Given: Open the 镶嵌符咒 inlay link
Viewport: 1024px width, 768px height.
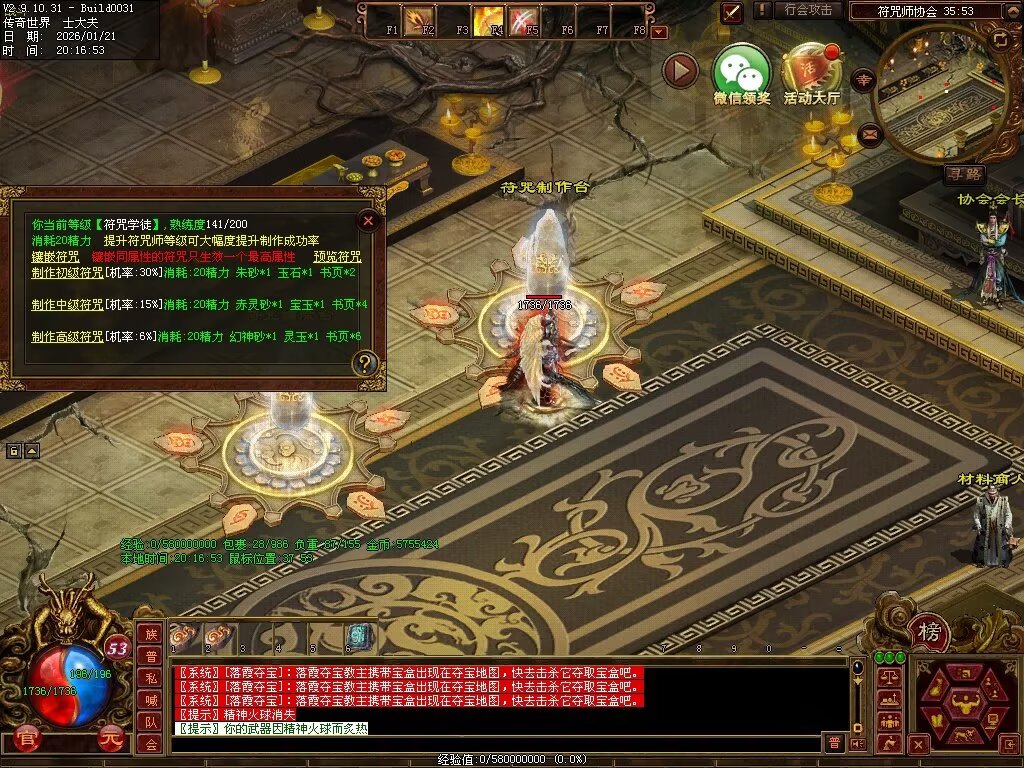Looking at the screenshot, I should 55,256.
